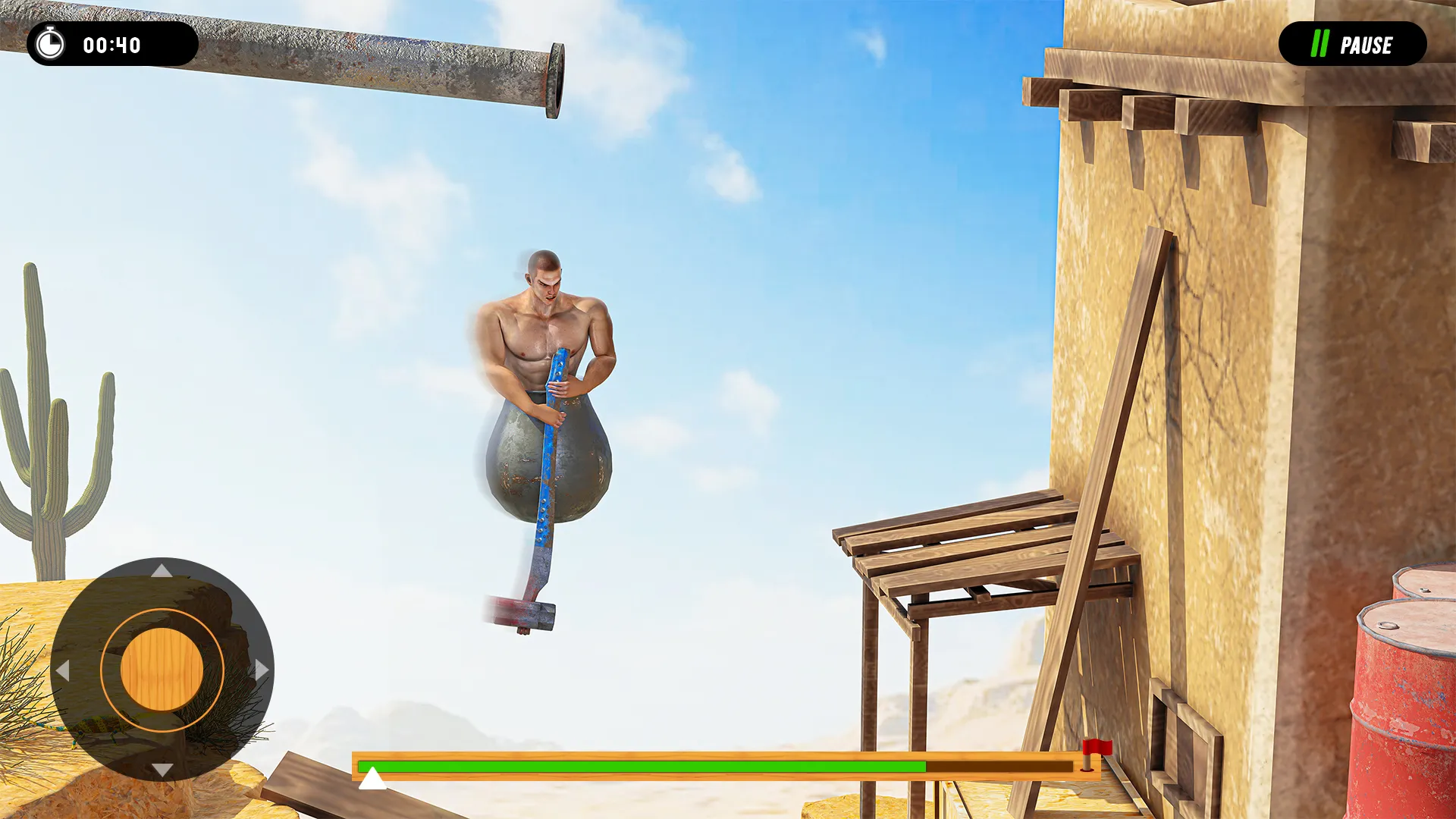Tap the down arrow on the joystick

click(162, 767)
